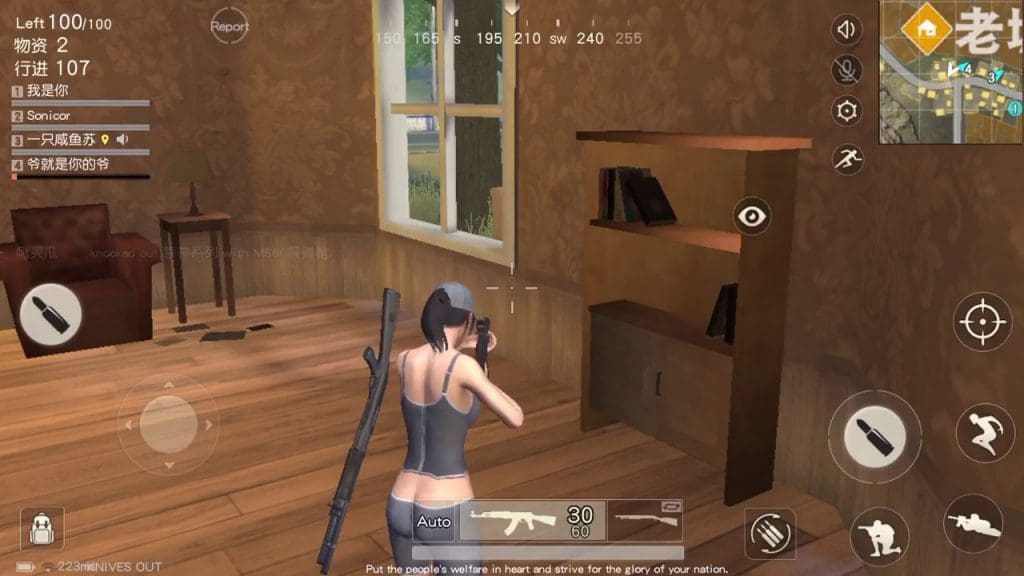This screenshot has height=576, width=1024.
Task: Tap the Report button
Action: pyautogui.click(x=229, y=27)
